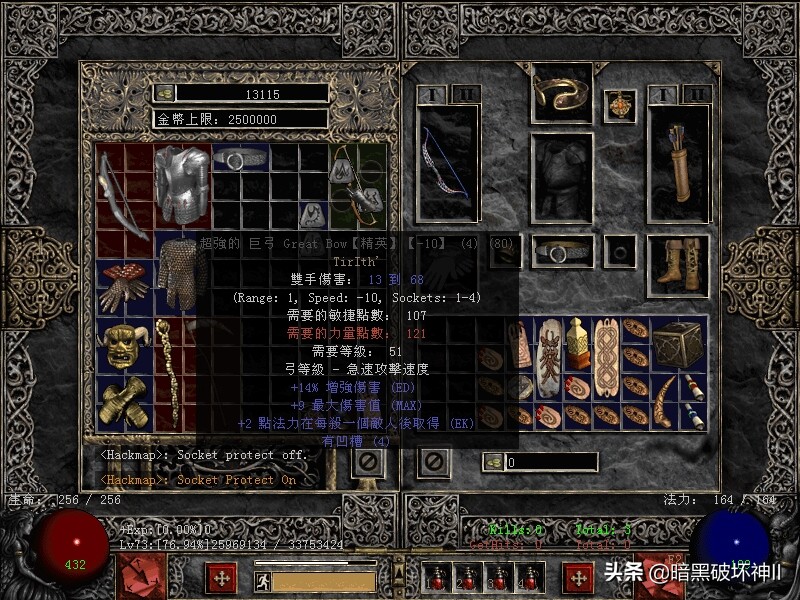Grab the chain mail armor in stash
Viewport: 800px width, 600px height.
[x=182, y=268]
